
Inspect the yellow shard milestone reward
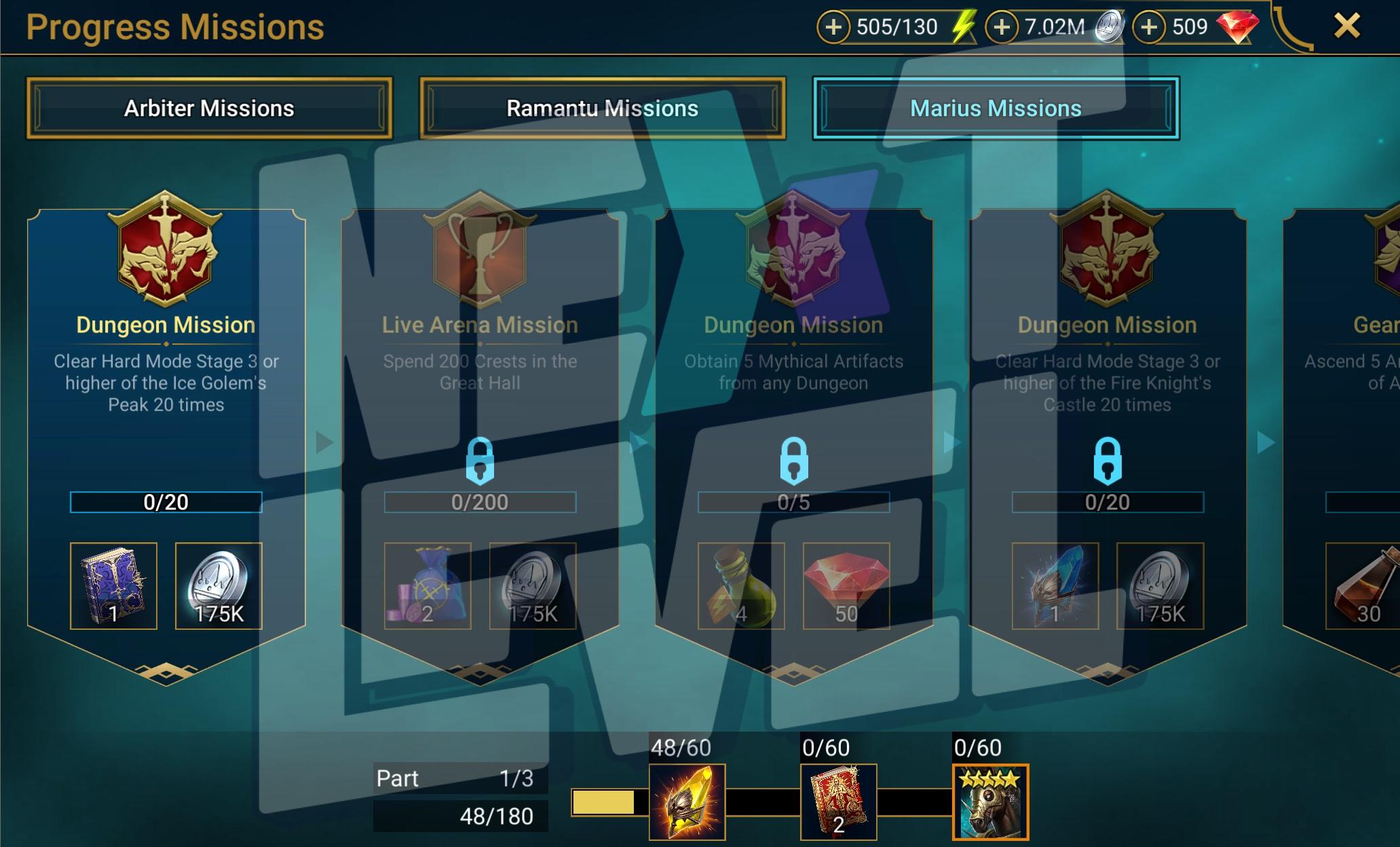[x=687, y=802]
